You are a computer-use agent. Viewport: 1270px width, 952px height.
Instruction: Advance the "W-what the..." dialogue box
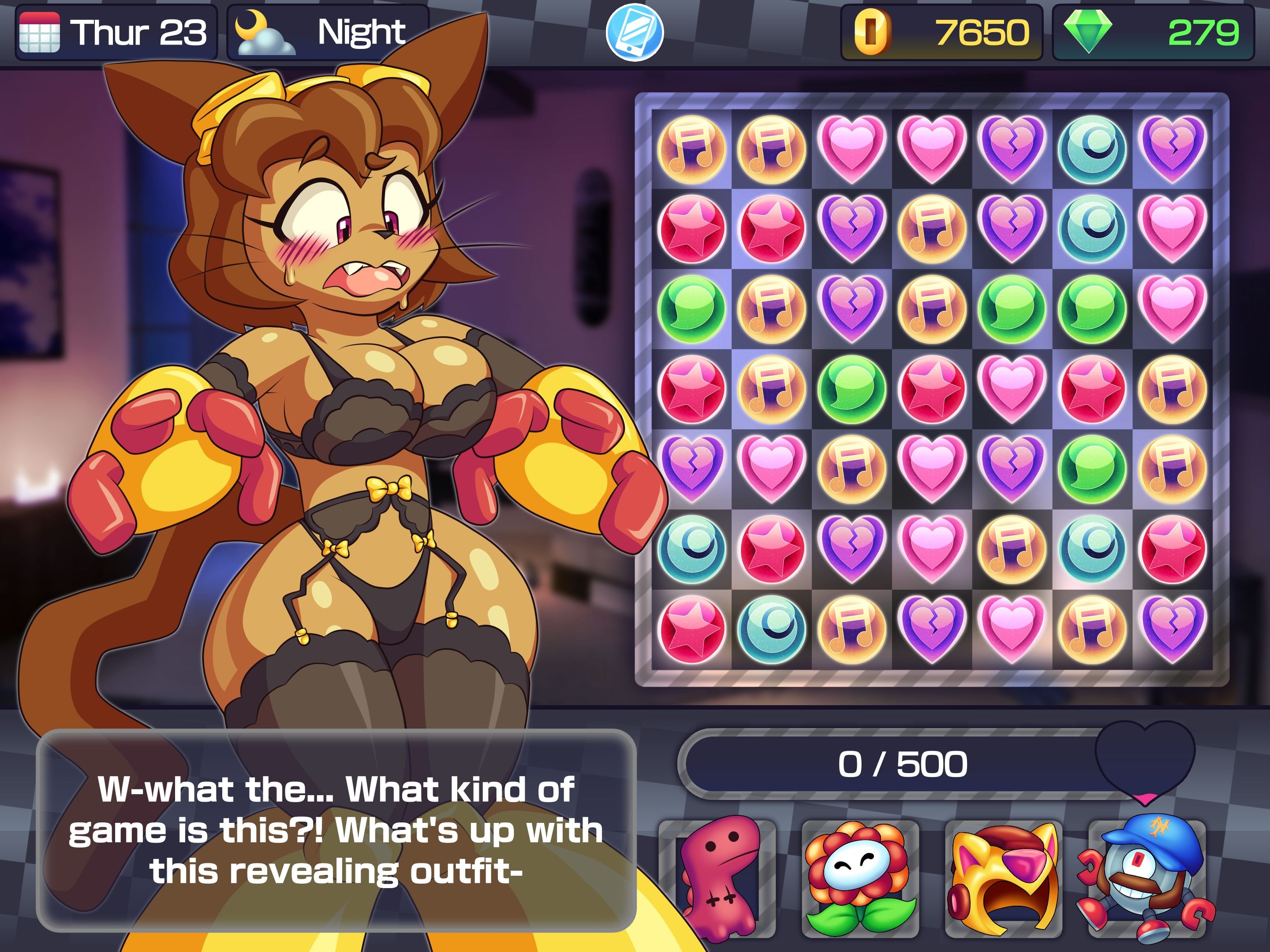336,830
